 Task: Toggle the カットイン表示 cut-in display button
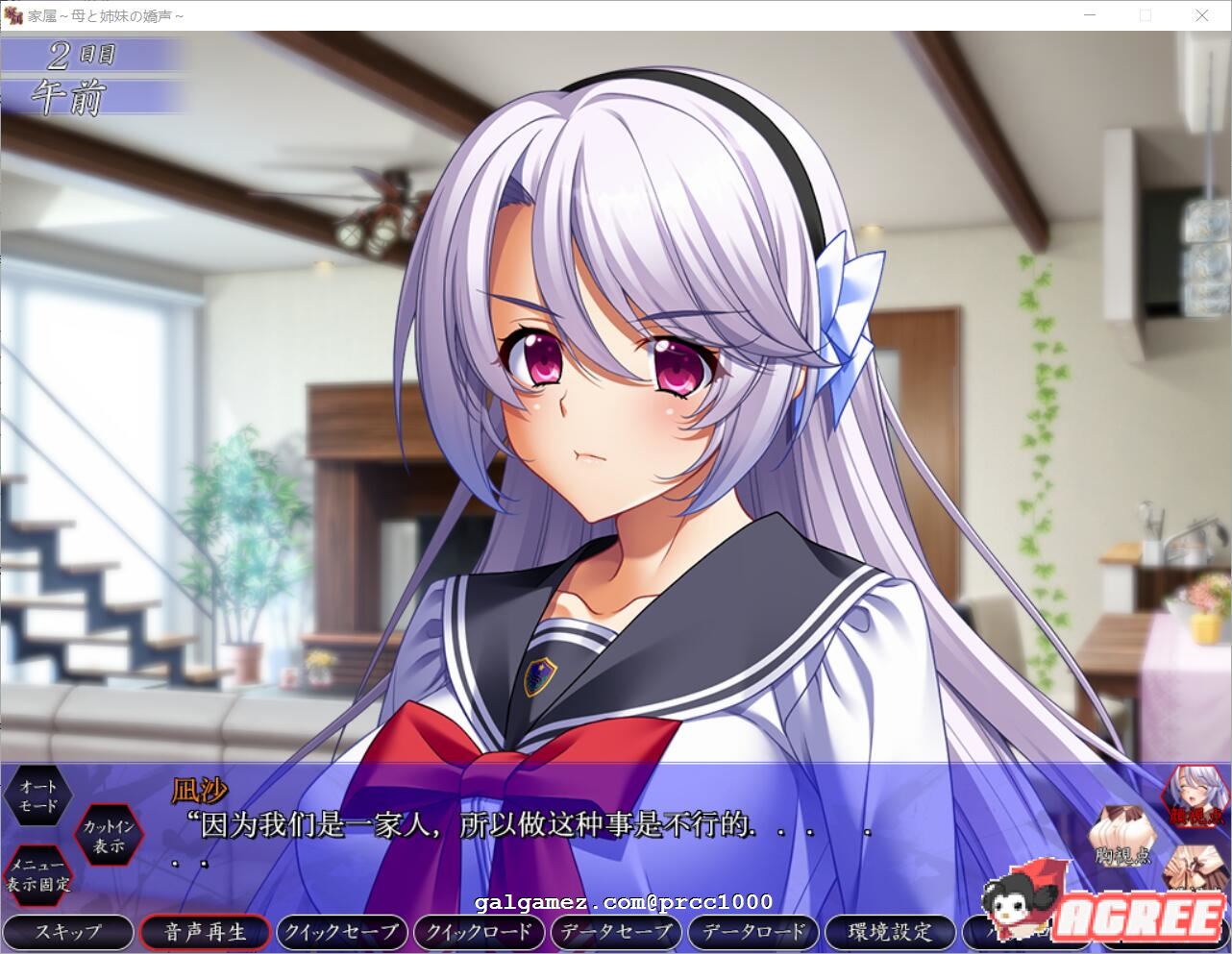(x=110, y=836)
